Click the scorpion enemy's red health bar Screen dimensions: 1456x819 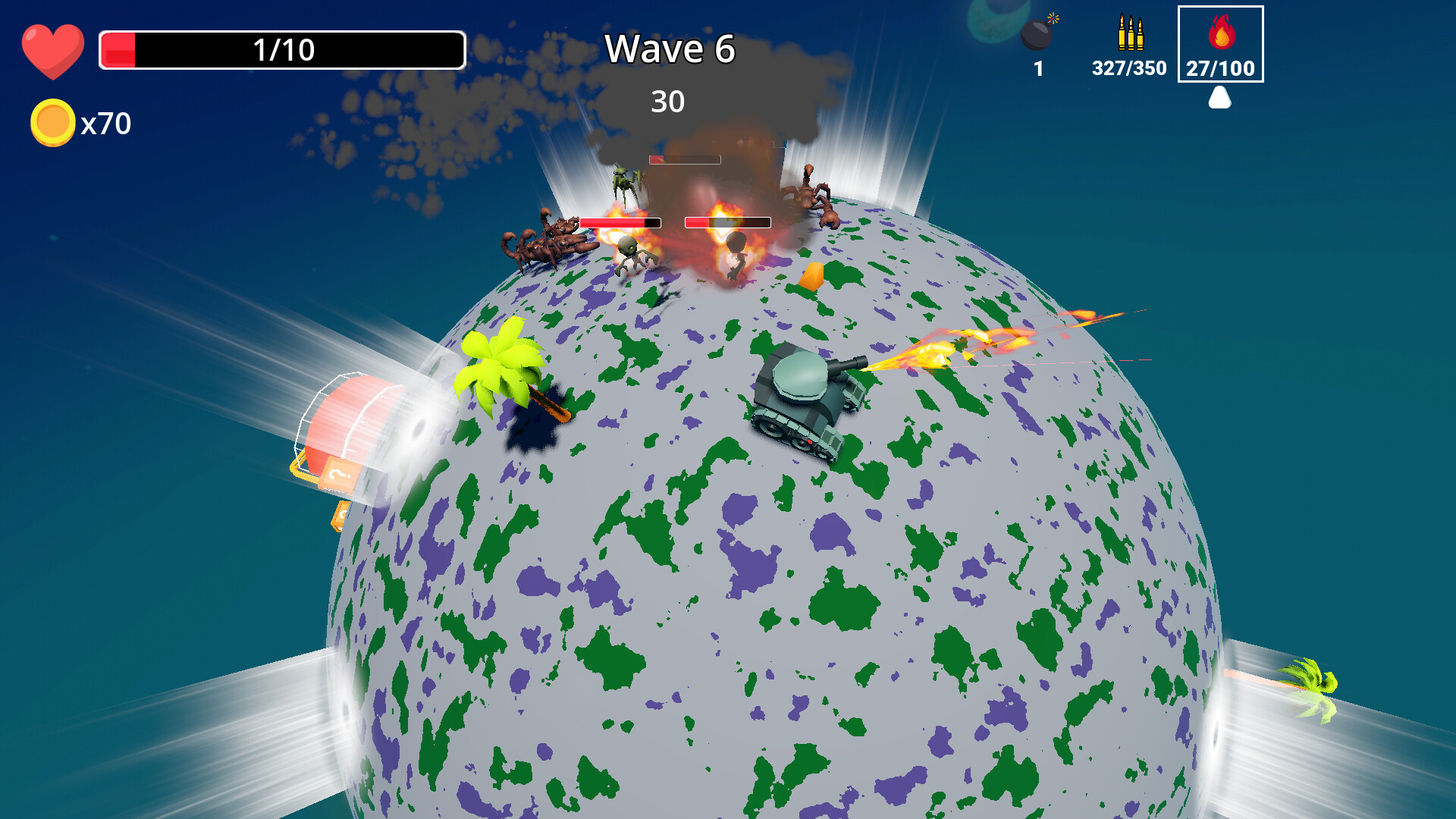click(x=620, y=222)
